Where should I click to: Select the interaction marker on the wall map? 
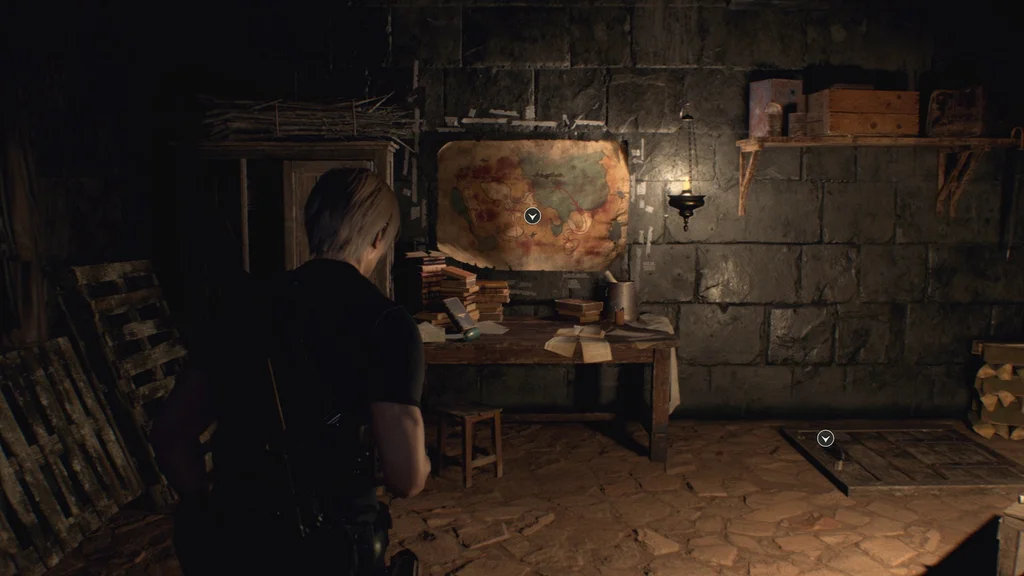[x=532, y=215]
